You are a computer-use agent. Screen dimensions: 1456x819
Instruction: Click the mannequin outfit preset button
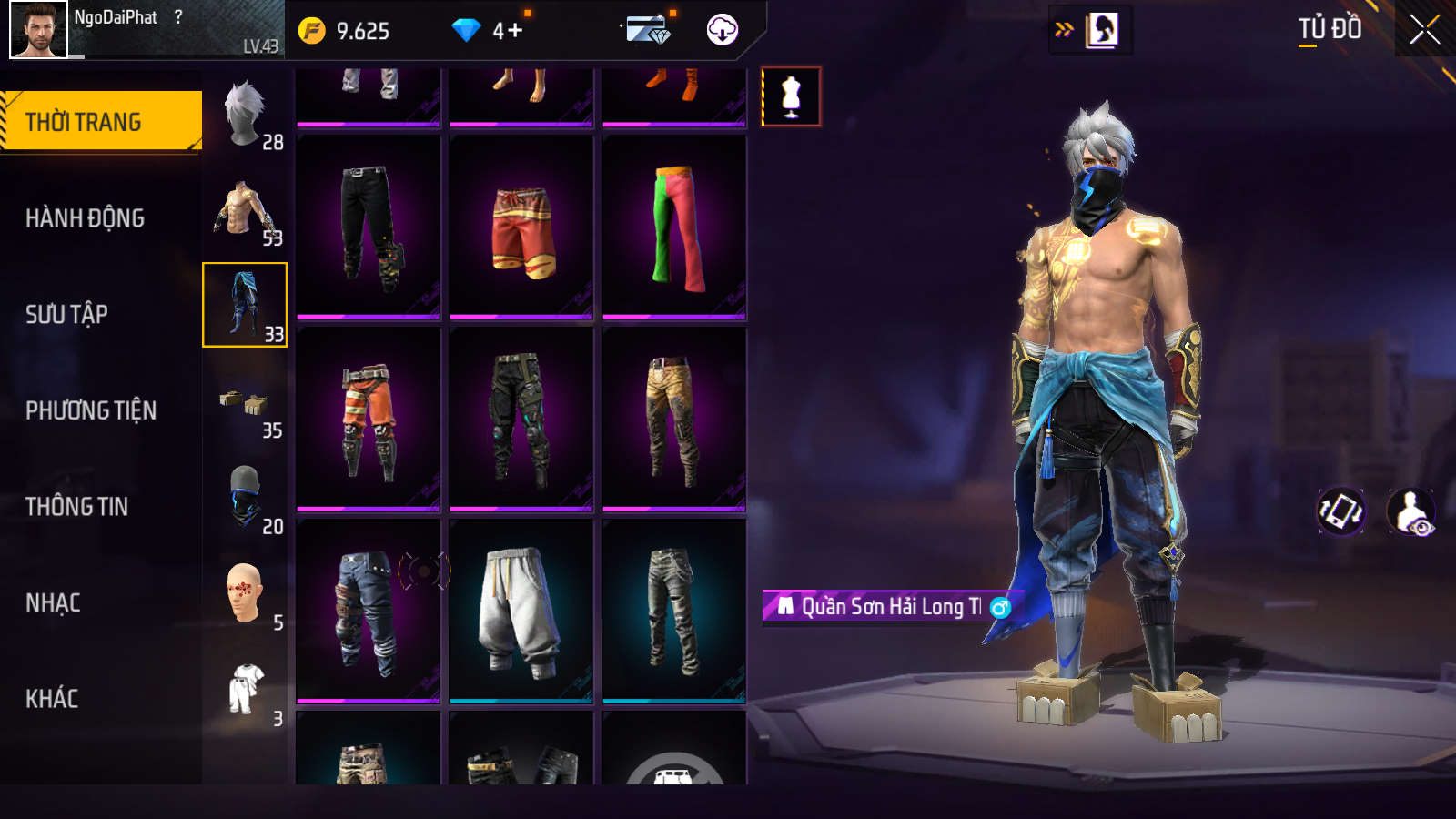pos(791,96)
